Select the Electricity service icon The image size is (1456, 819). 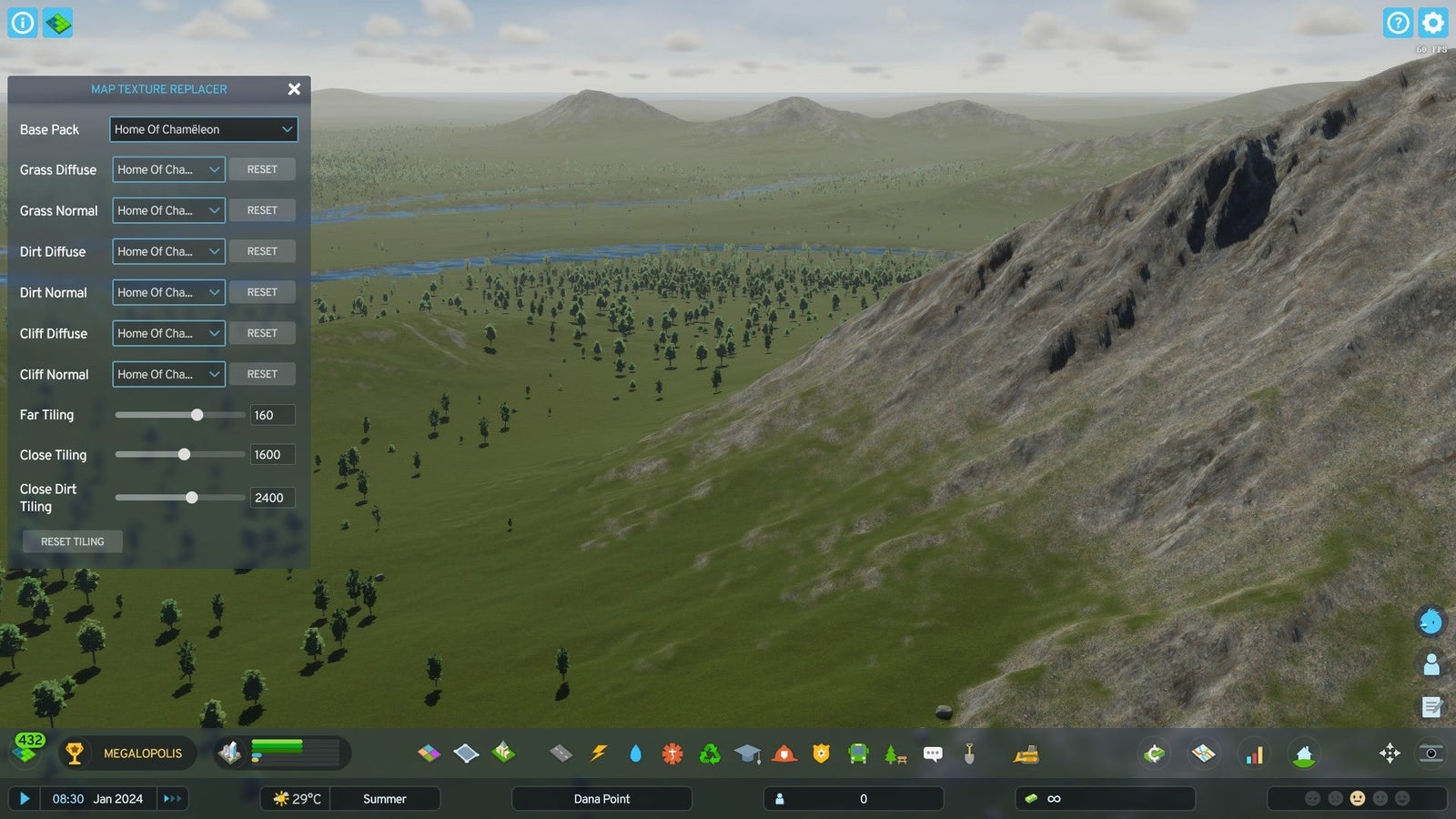[x=598, y=753]
